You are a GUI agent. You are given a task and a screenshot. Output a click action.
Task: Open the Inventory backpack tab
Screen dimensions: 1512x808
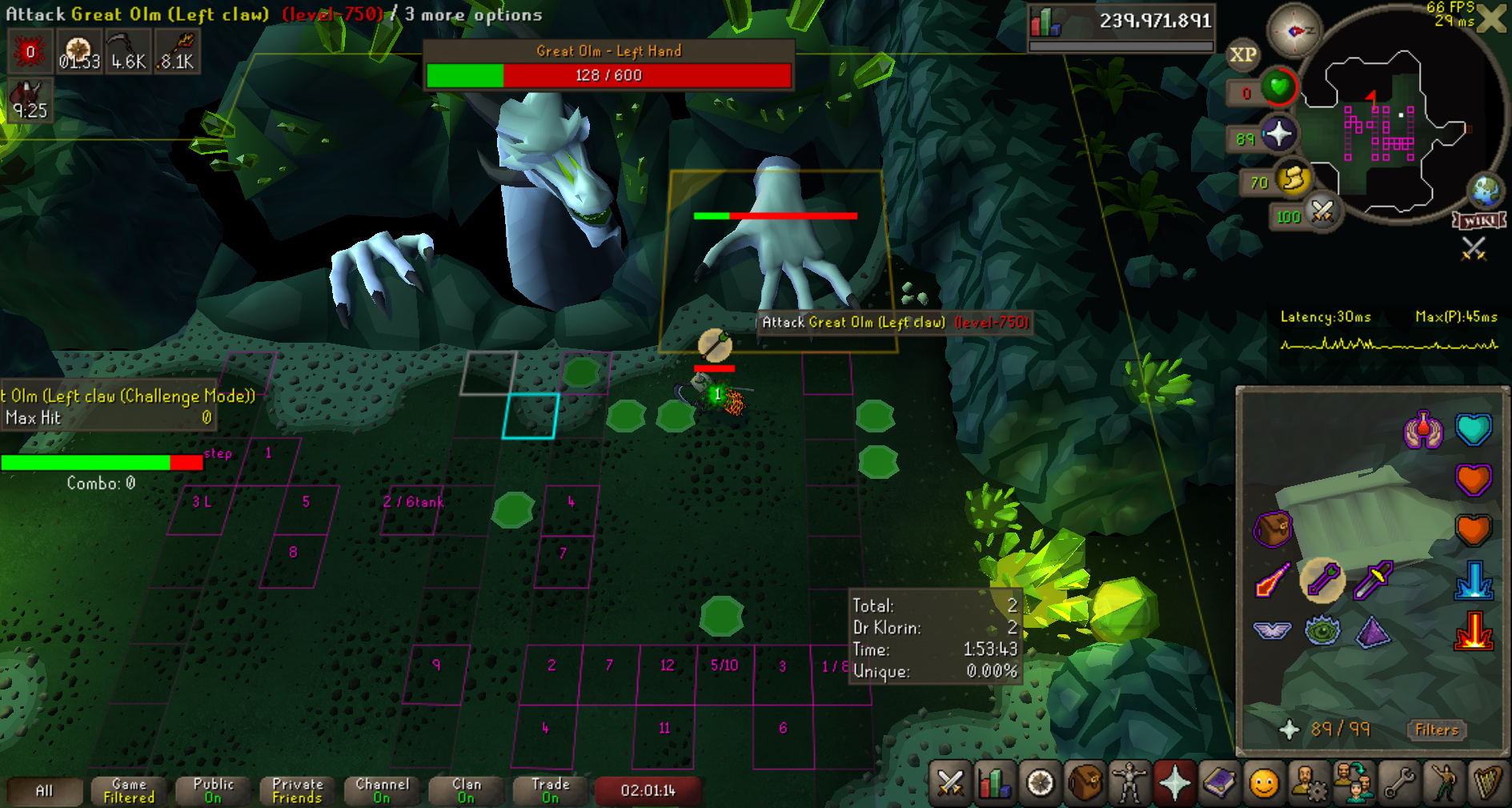click(x=1085, y=782)
